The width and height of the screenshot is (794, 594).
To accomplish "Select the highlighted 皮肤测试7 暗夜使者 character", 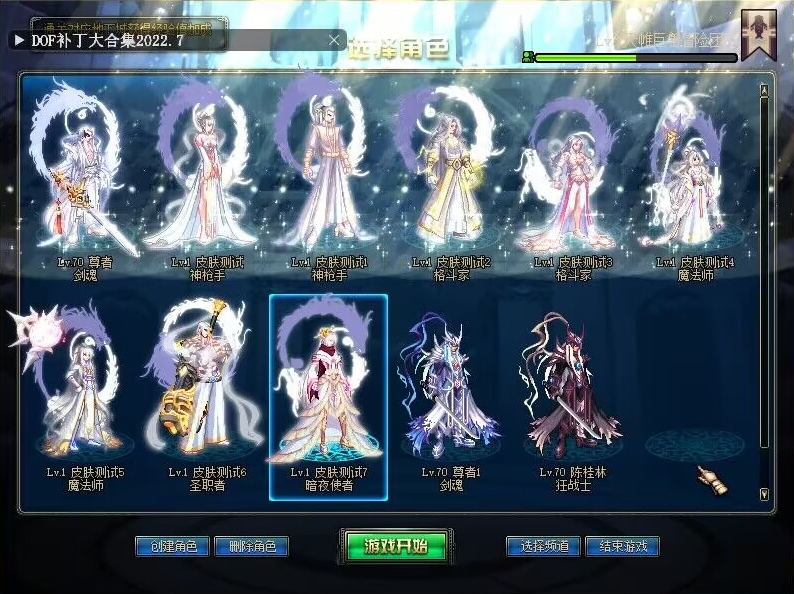I will pos(329,390).
